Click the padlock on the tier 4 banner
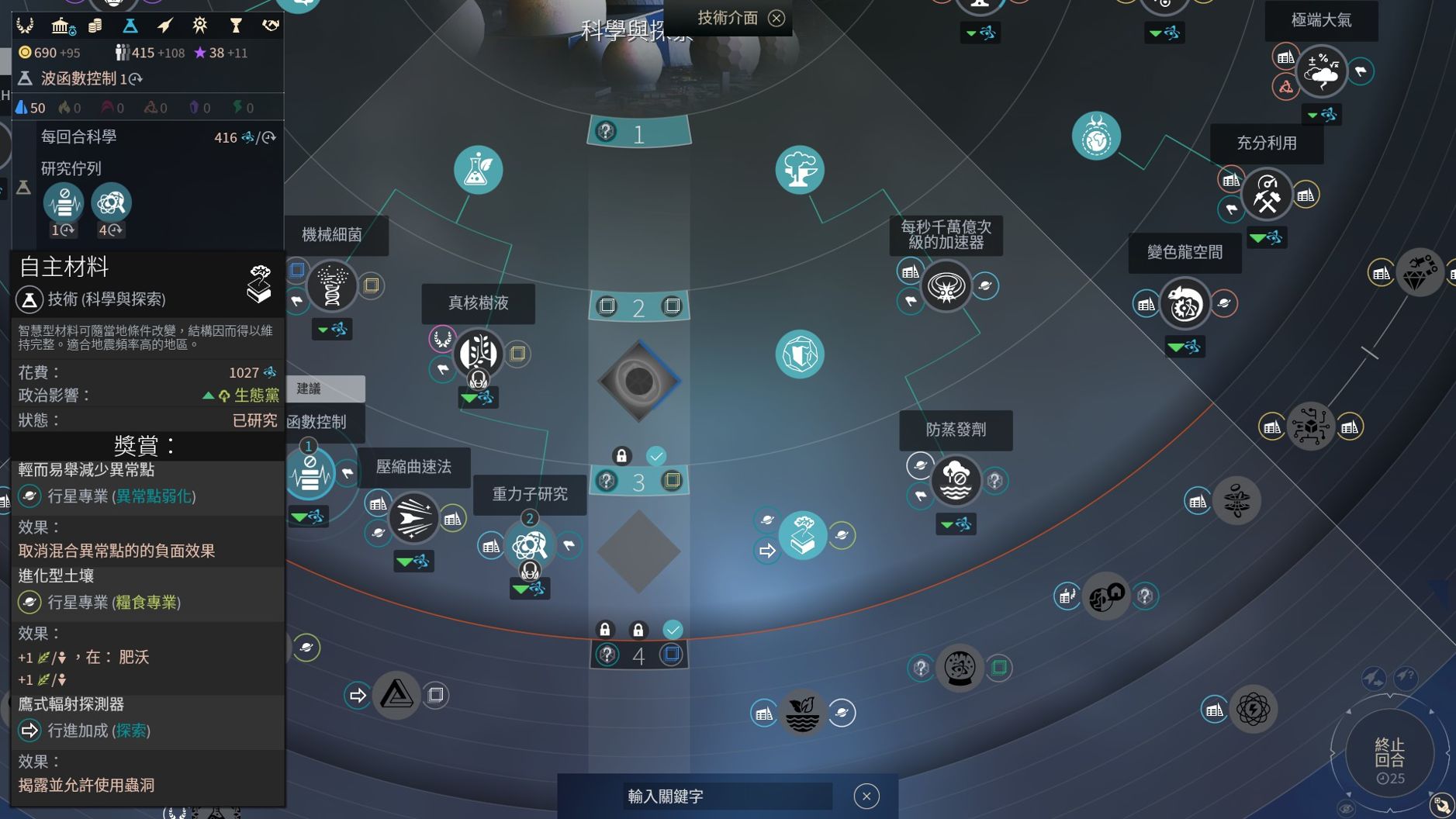 coord(606,629)
